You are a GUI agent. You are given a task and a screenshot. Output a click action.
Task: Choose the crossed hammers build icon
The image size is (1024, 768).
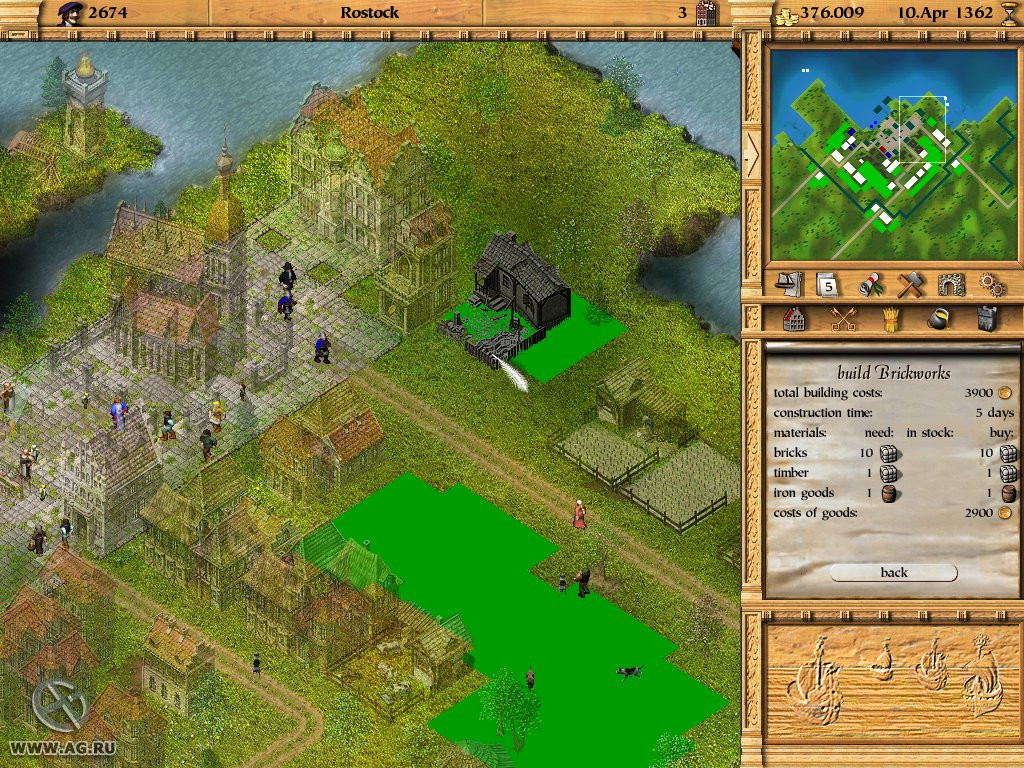pyautogui.click(x=909, y=284)
